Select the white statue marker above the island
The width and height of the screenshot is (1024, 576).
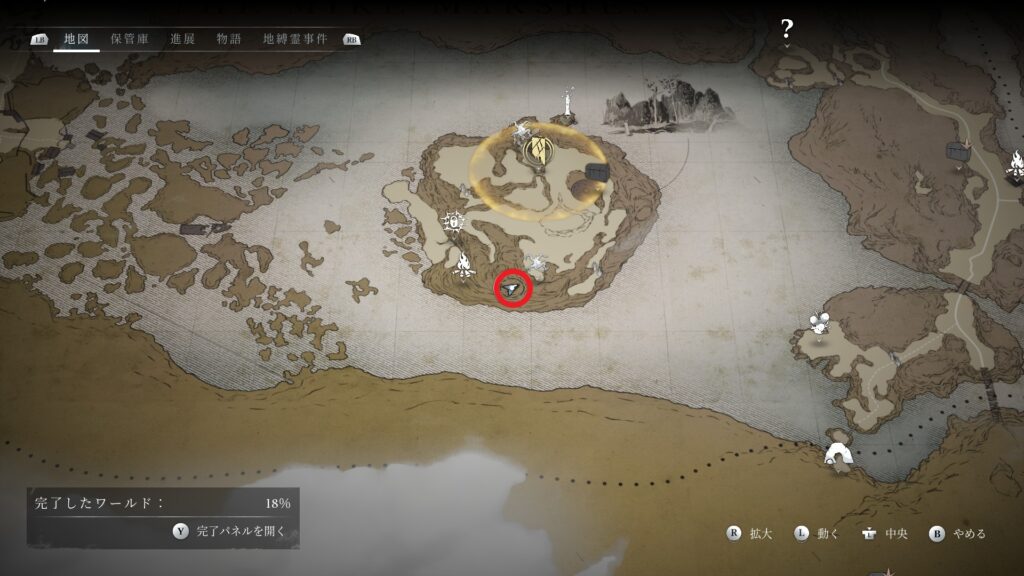point(569,102)
